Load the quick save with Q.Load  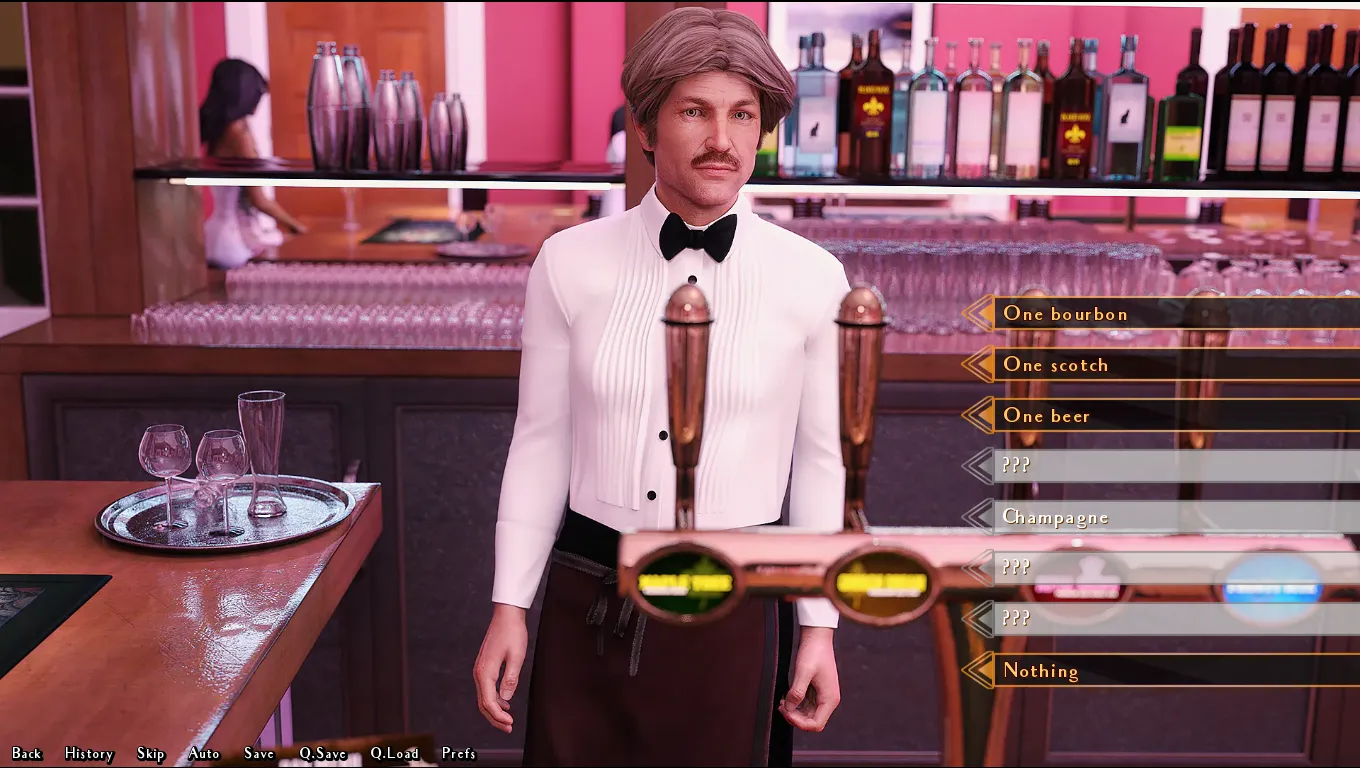[x=394, y=753]
